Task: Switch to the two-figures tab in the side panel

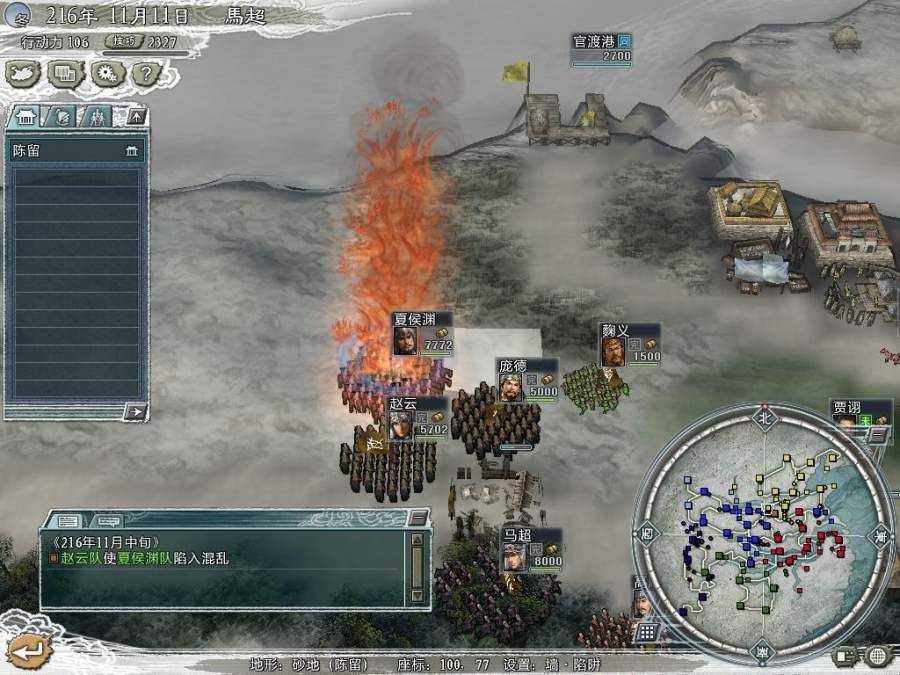Action: coord(95,117)
